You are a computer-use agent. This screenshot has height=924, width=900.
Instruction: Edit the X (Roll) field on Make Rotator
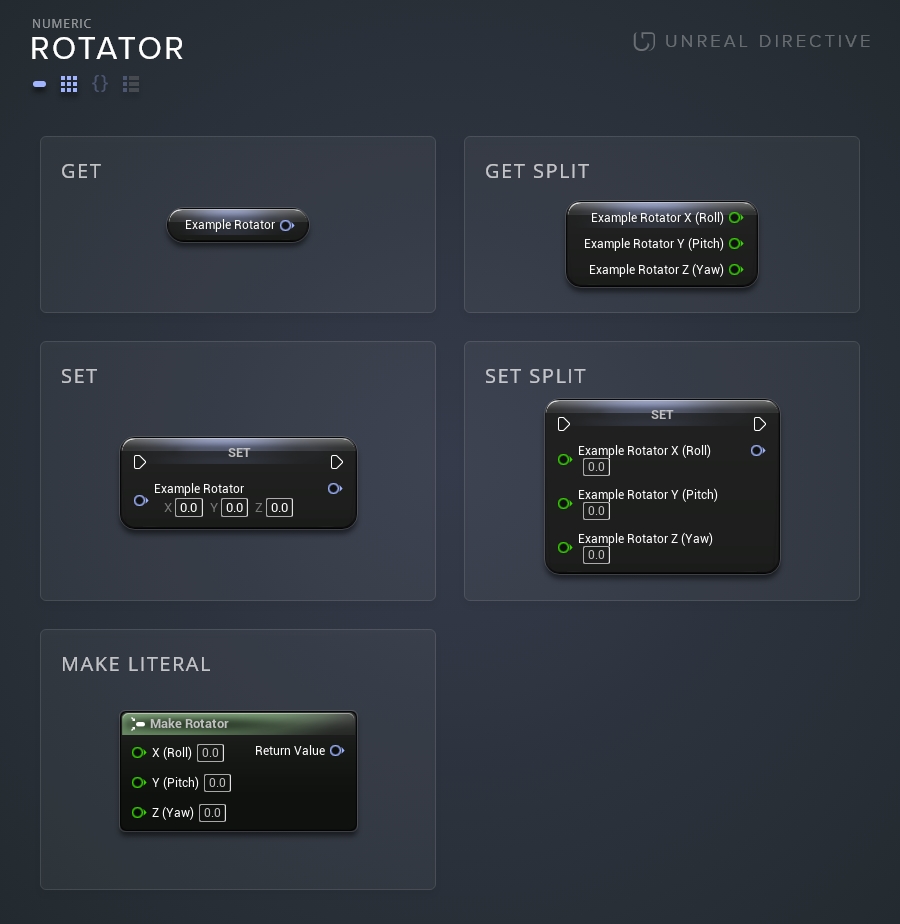(x=210, y=753)
